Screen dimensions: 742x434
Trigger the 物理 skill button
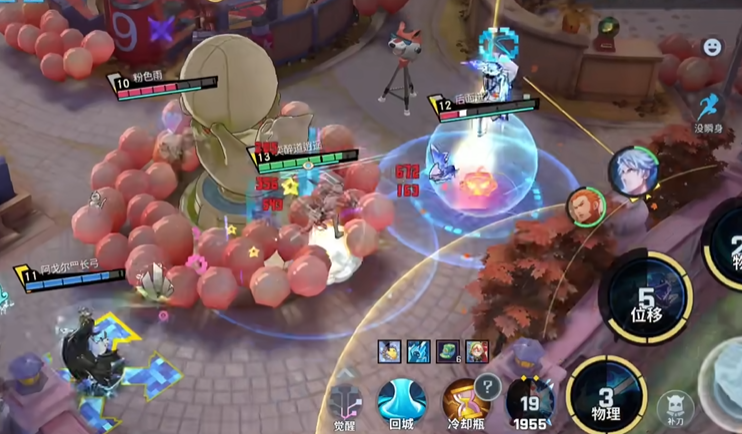(606, 398)
